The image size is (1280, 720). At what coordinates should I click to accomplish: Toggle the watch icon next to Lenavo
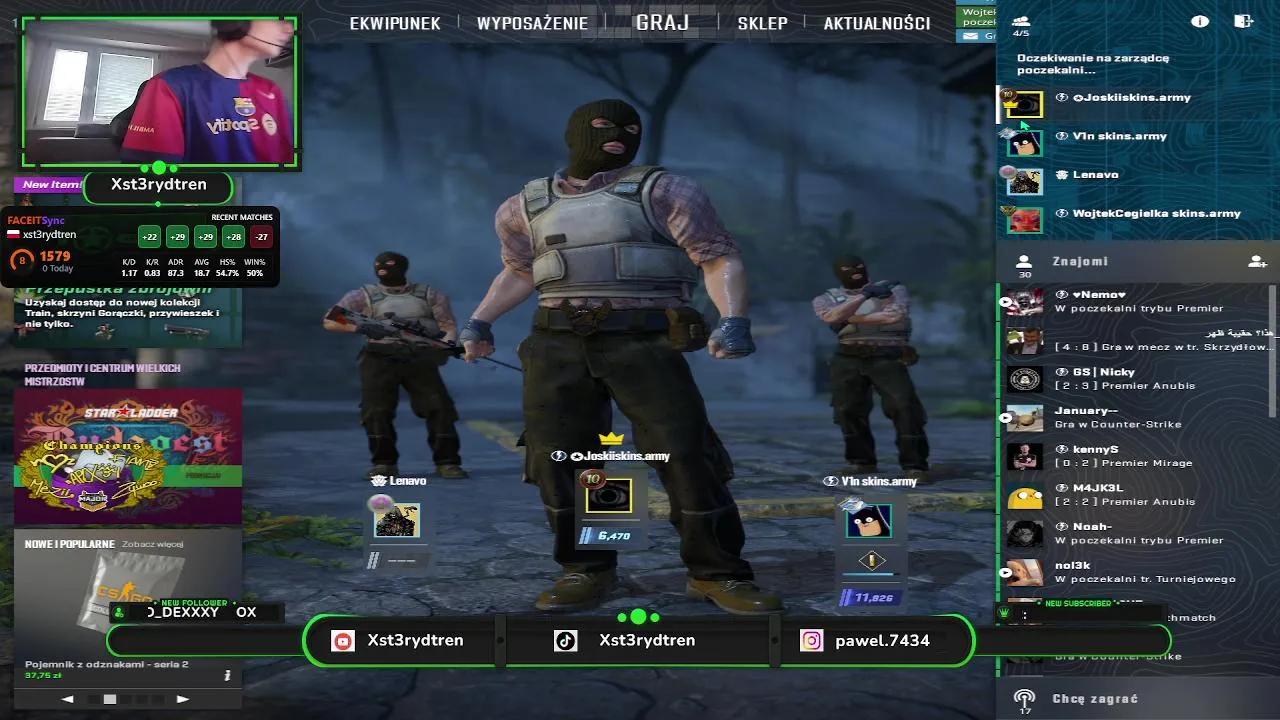pyautogui.click(x=376, y=481)
